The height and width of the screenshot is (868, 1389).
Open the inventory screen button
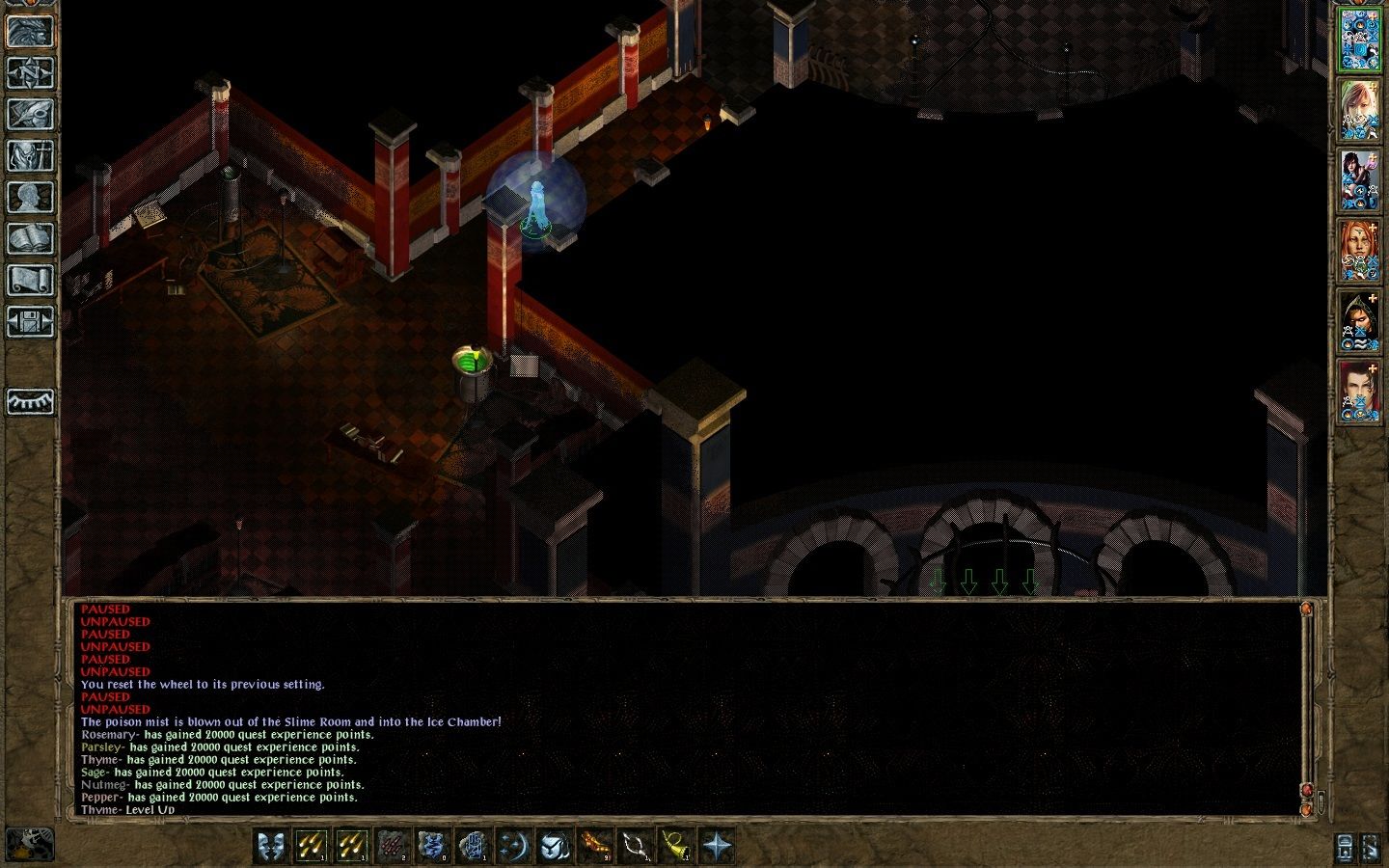30,155
